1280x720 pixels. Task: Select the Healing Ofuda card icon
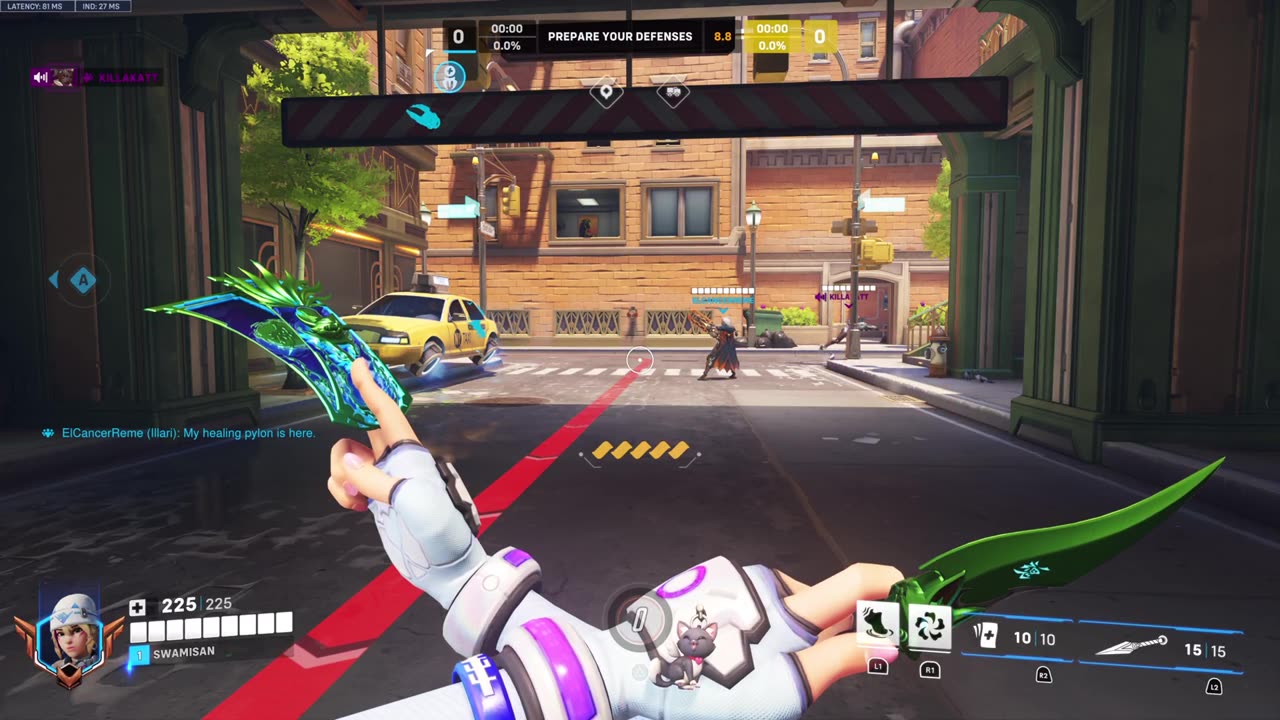985,637
